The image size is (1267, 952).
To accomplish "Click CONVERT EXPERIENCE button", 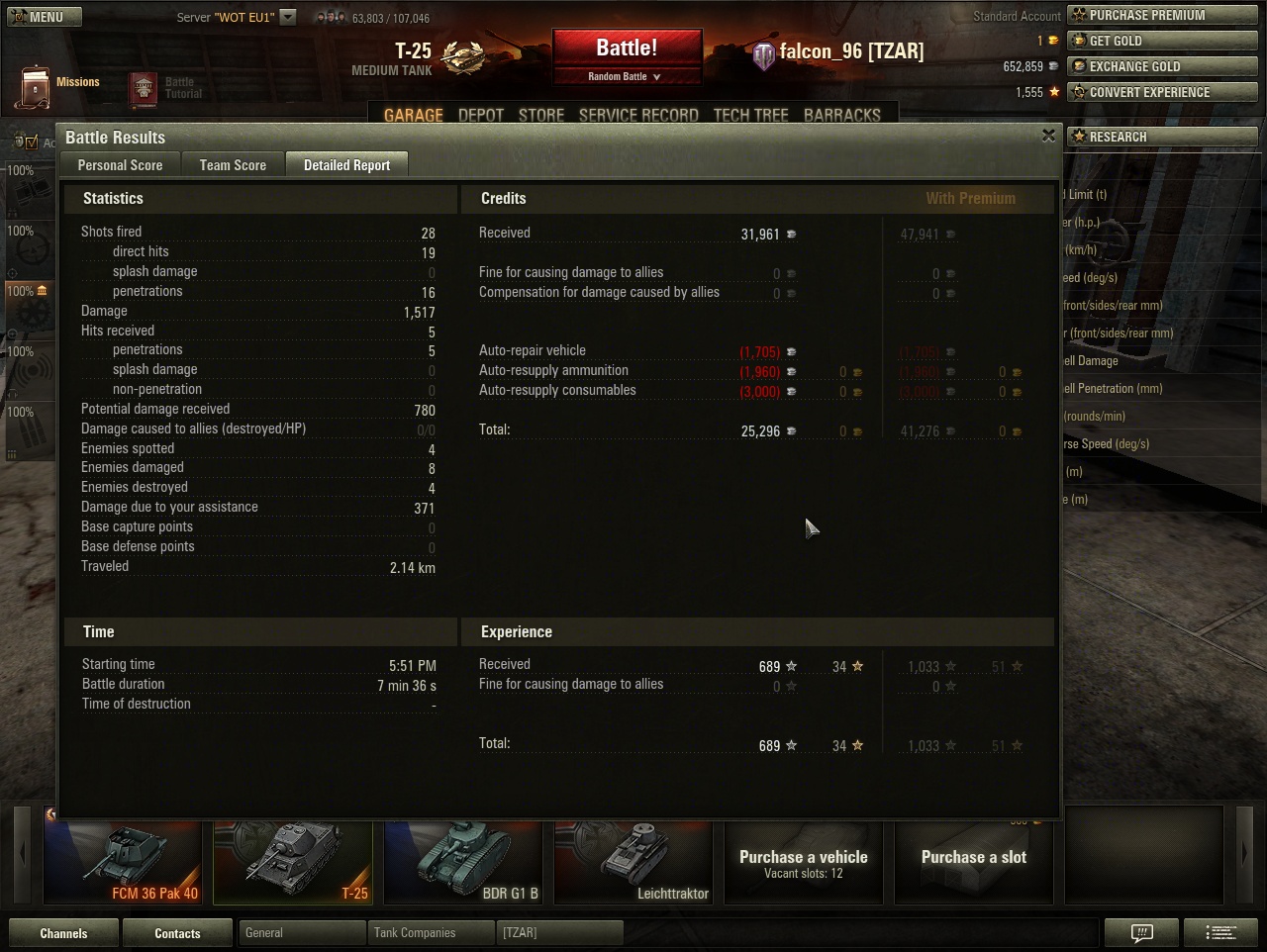I will [x=1161, y=92].
